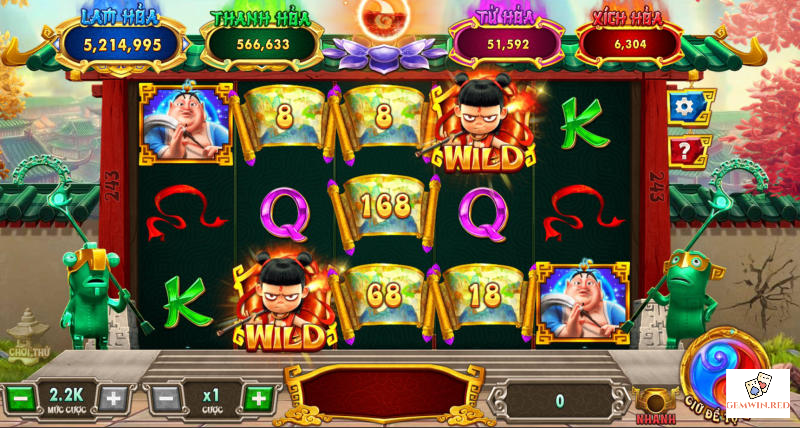Increase the Mức Cược bet amount

point(114,398)
